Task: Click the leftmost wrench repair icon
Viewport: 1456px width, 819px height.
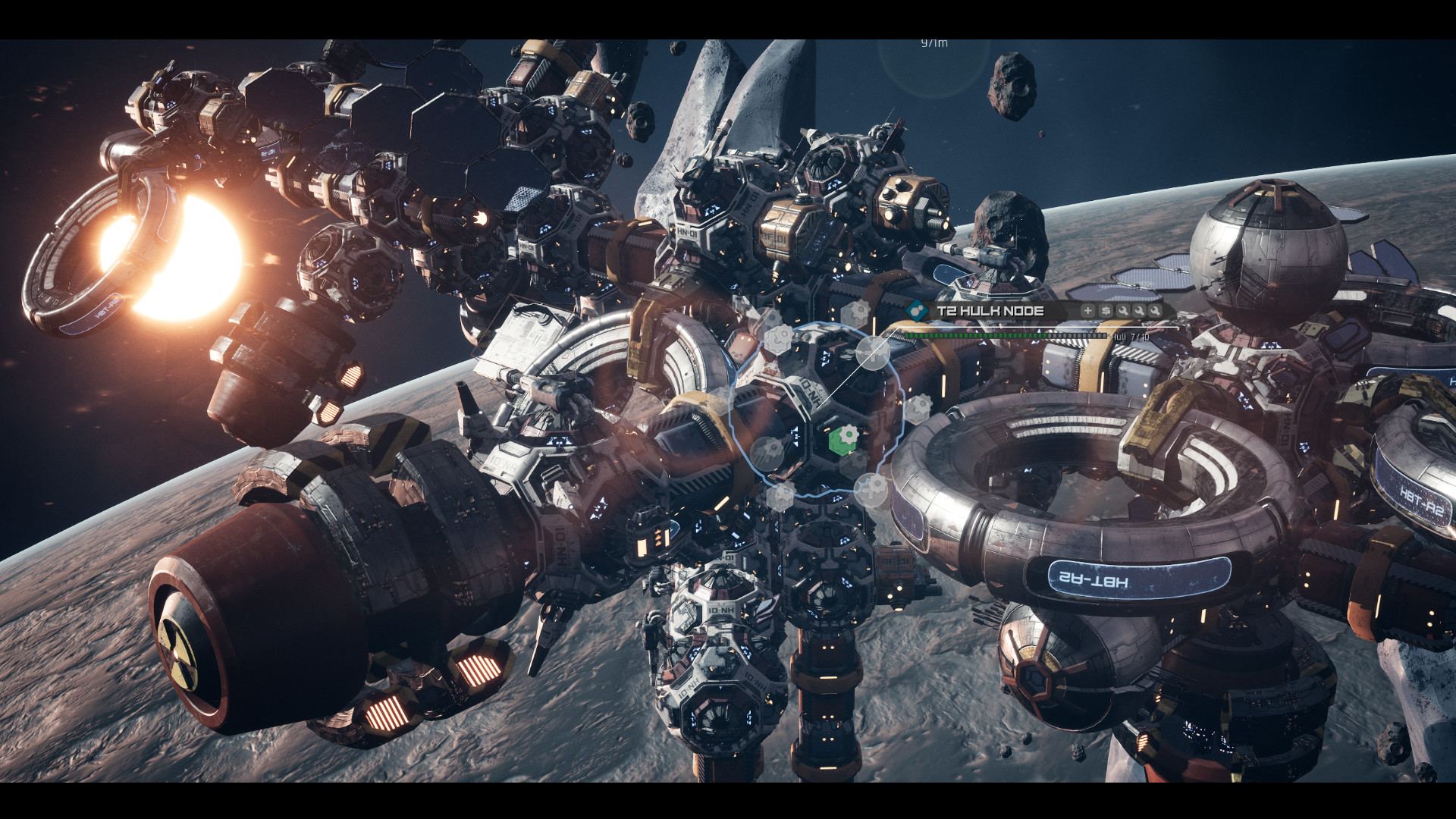Action: [x=1123, y=310]
